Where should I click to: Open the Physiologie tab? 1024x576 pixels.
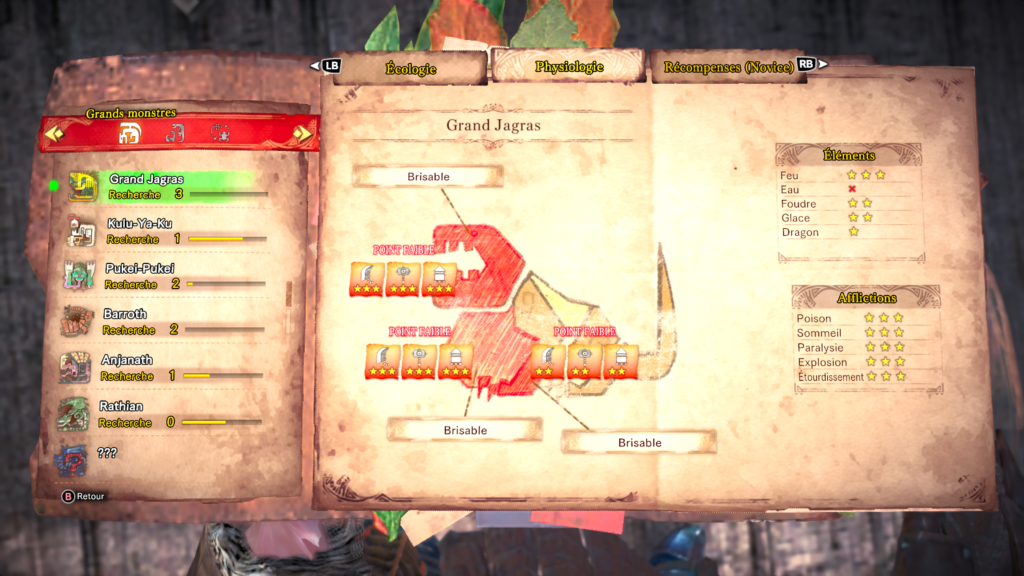[568, 67]
